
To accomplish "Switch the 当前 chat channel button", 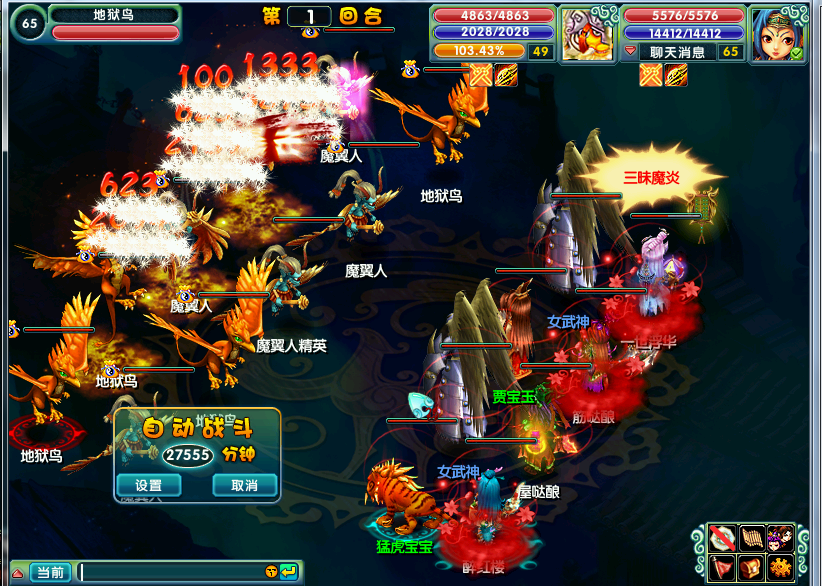I will [49, 572].
